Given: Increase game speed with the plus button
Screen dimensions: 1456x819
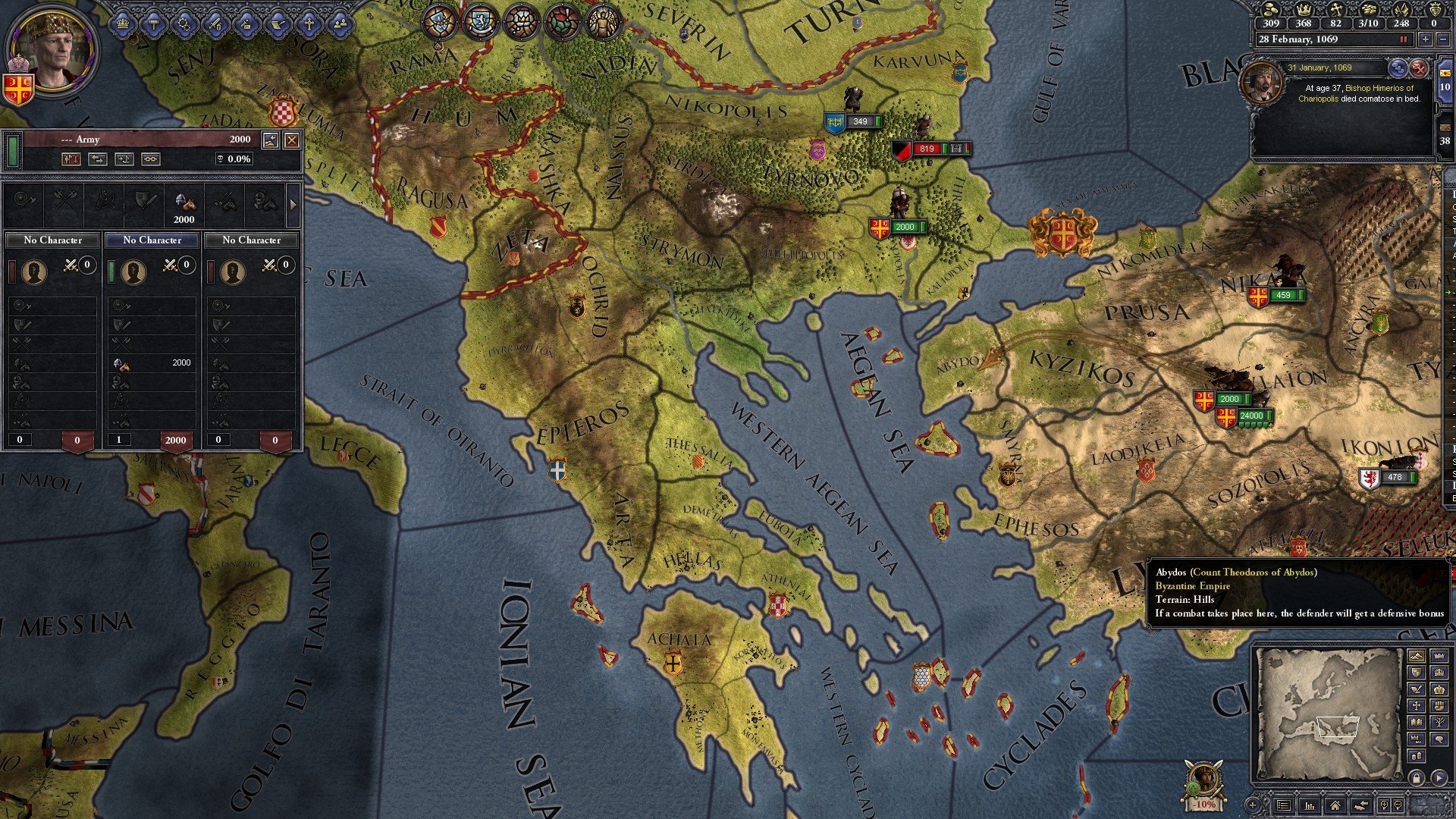Looking at the screenshot, I should click(1426, 39).
